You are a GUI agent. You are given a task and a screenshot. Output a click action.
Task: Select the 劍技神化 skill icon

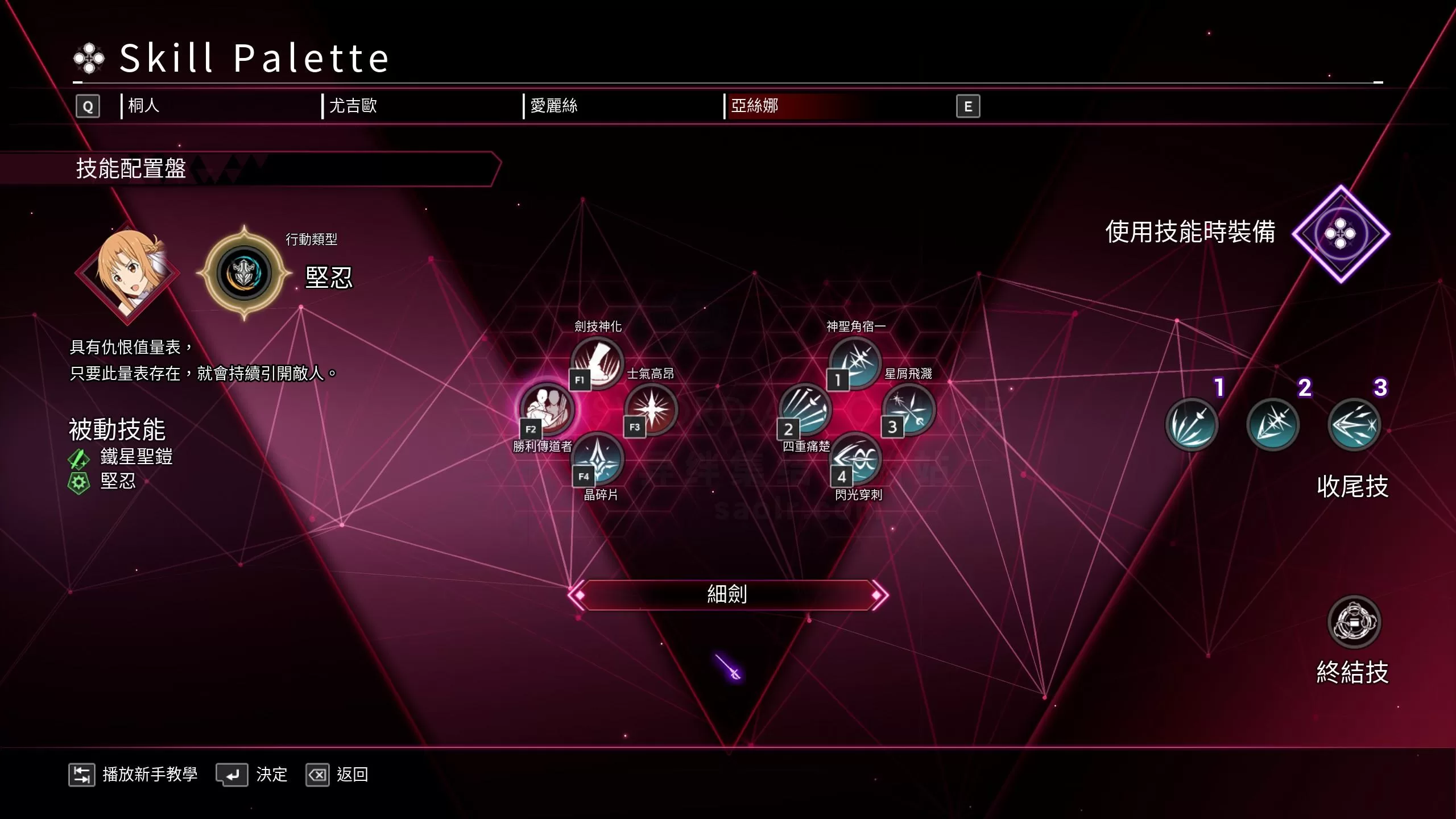coord(597,362)
